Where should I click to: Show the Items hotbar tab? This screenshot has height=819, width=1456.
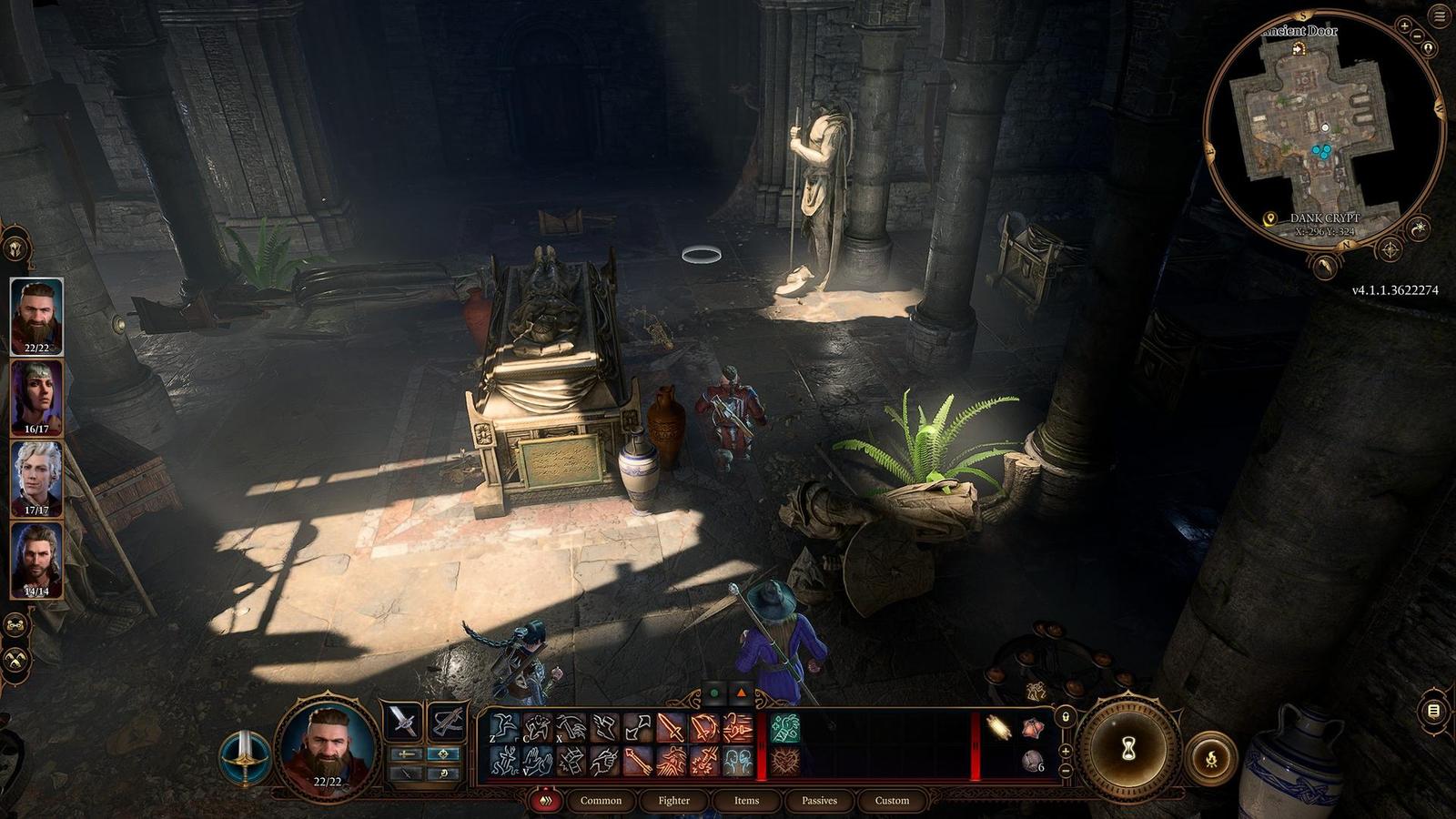[x=746, y=801]
